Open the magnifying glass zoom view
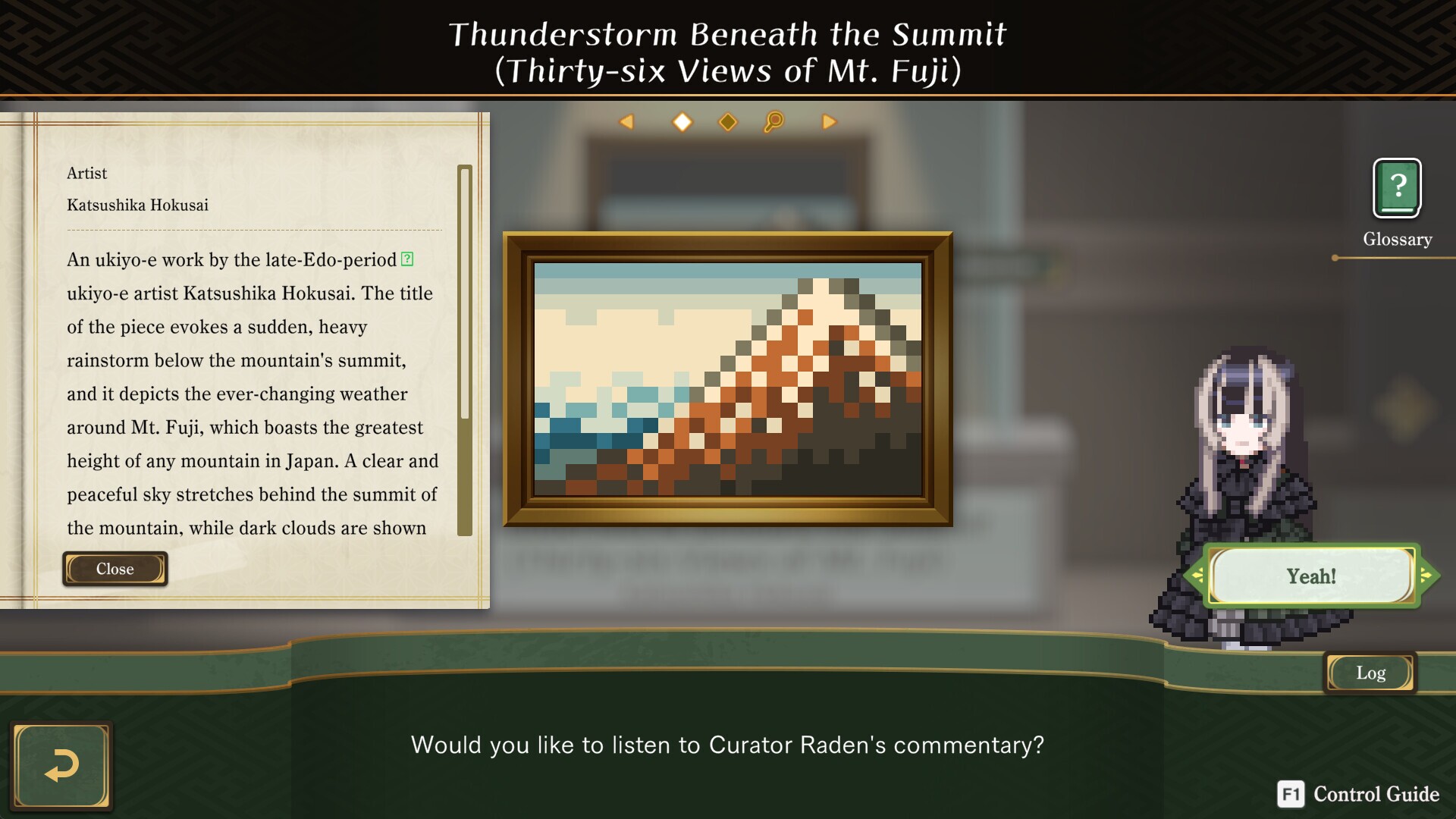Viewport: 1456px width, 819px height. click(774, 121)
